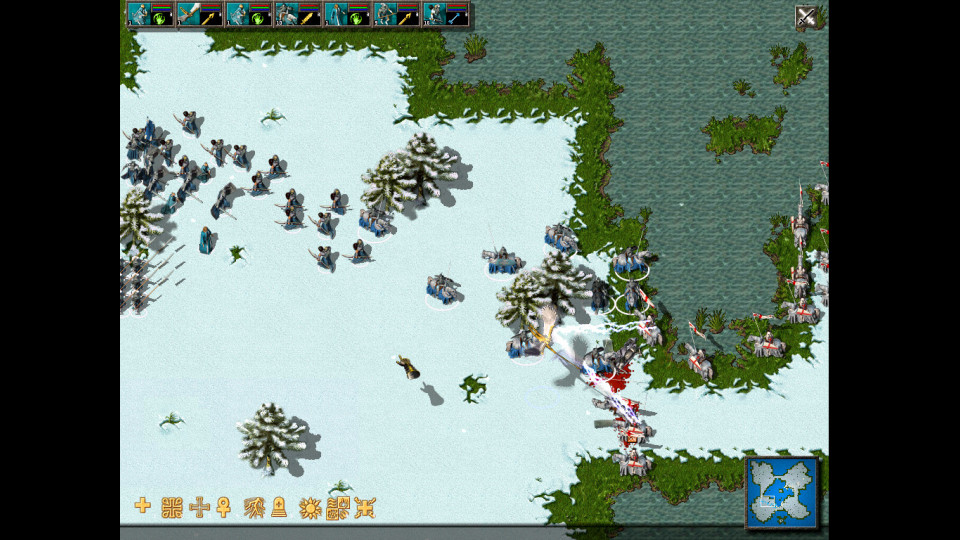The height and width of the screenshot is (540, 960).
Task: Activate the sun spell icon
Action: tap(310, 506)
